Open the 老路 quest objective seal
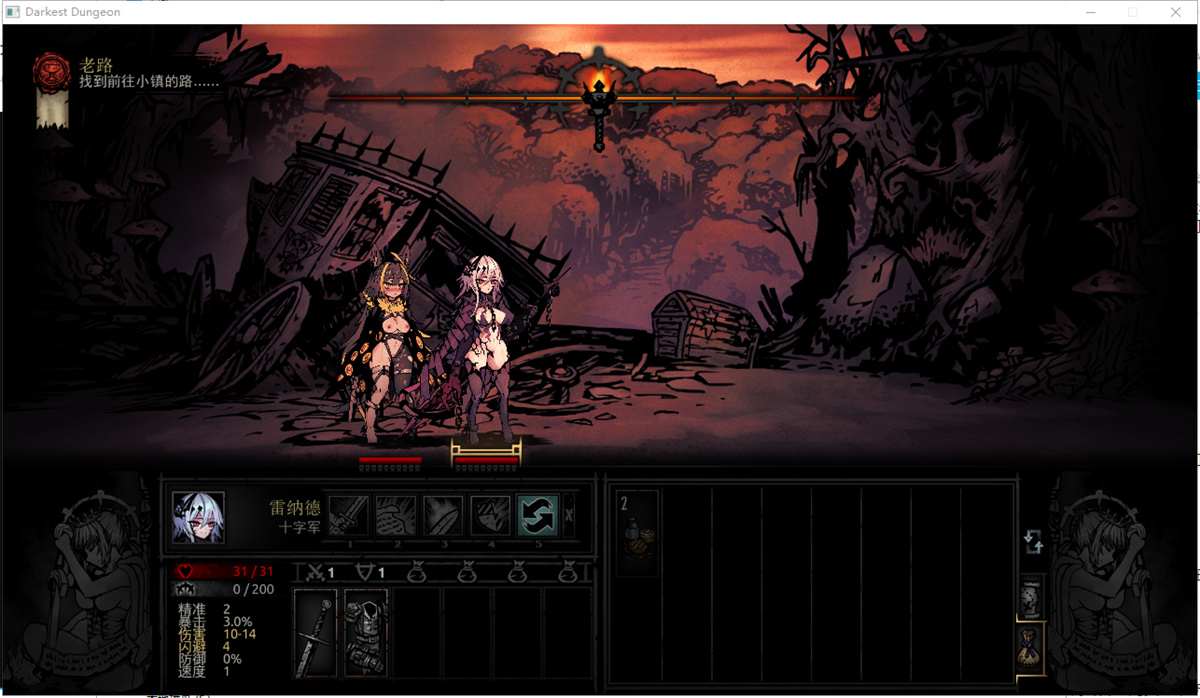 [51, 70]
